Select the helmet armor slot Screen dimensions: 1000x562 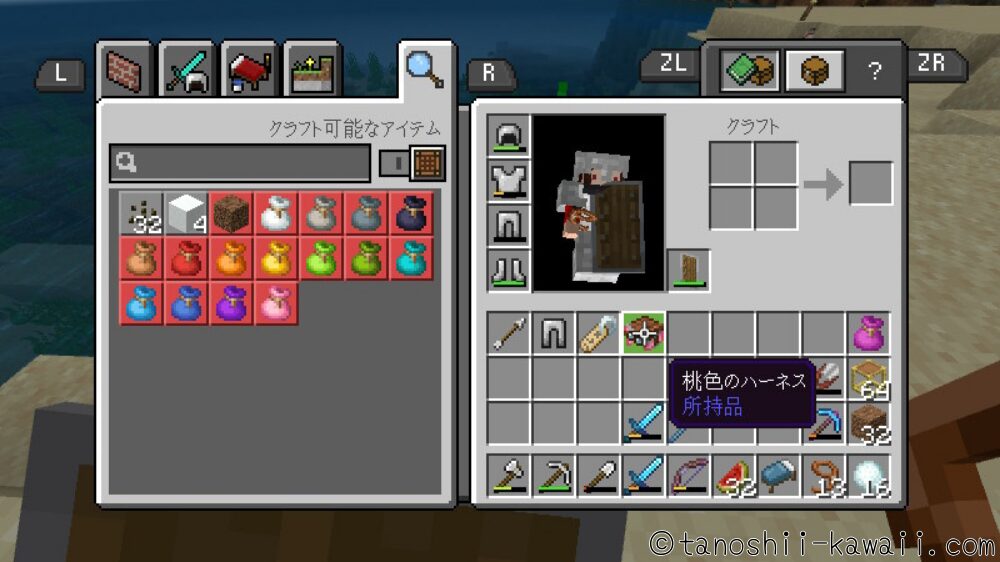click(509, 135)
